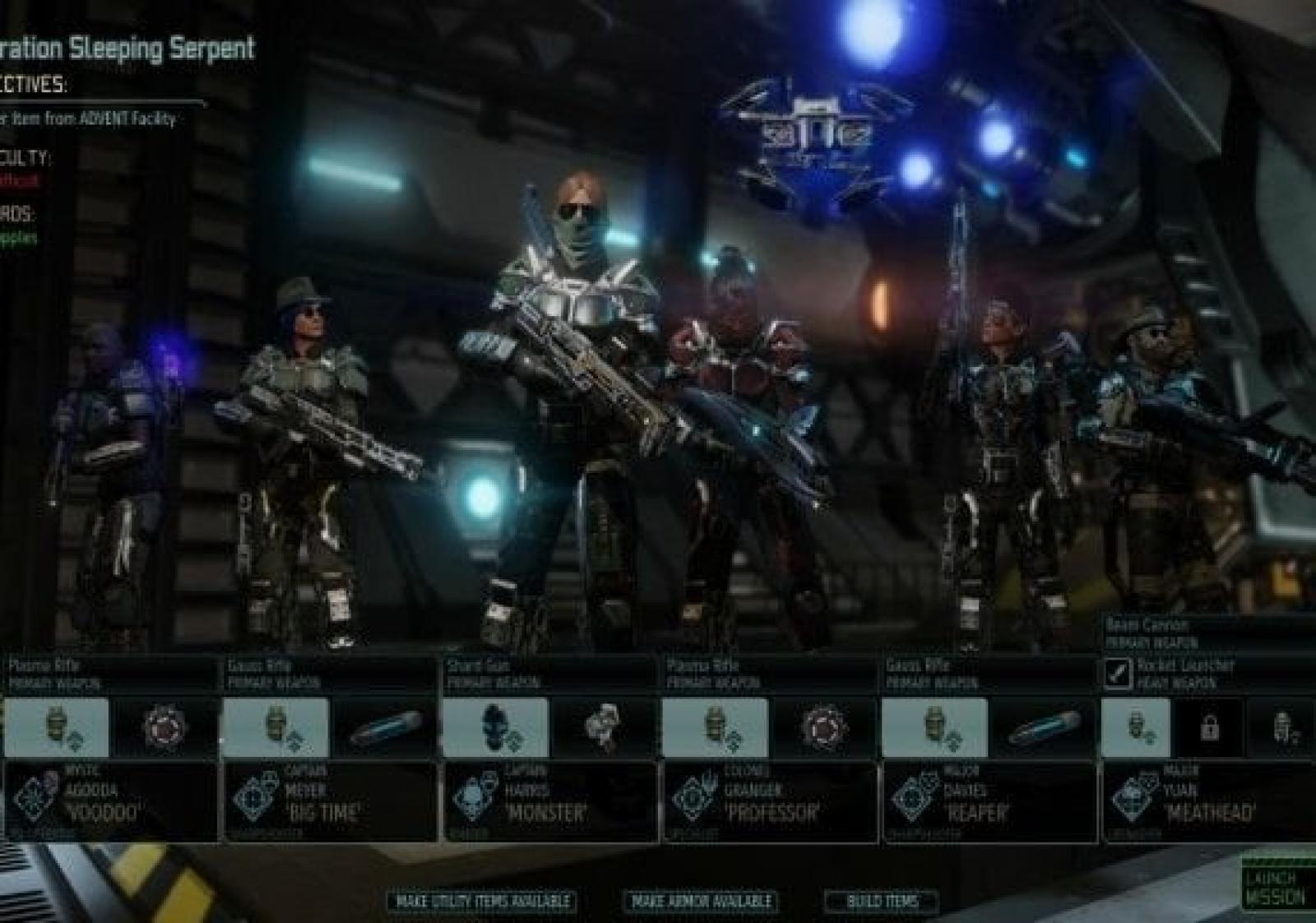Viewport: 1316px width, 923px height.
Task: Click Make Utility Items Available
Action: click(x=482, y=902)
